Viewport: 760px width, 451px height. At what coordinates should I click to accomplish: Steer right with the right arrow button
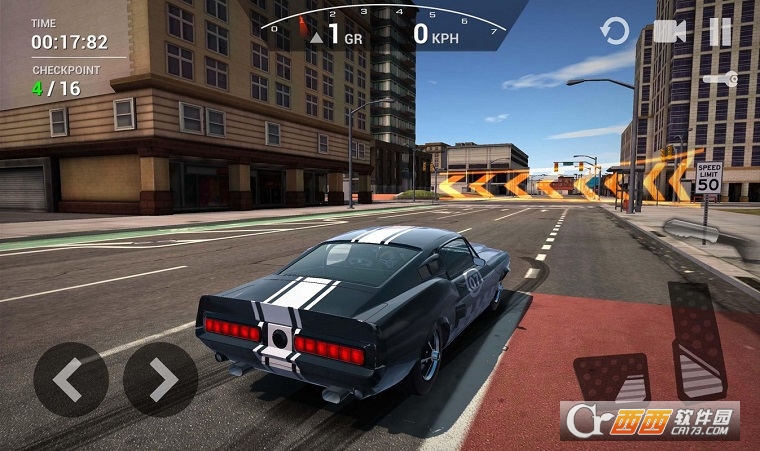click(160, 380)
